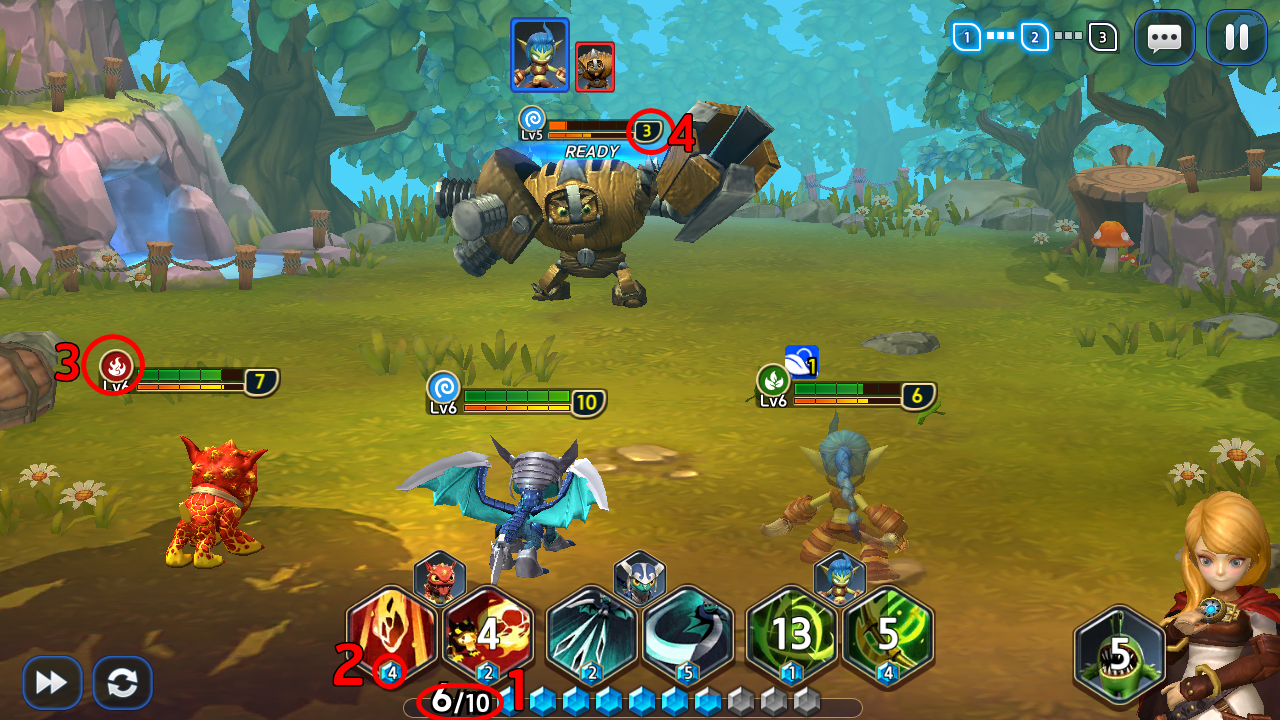Select the fireball skill showing cooldown 4

click(487, 634)
